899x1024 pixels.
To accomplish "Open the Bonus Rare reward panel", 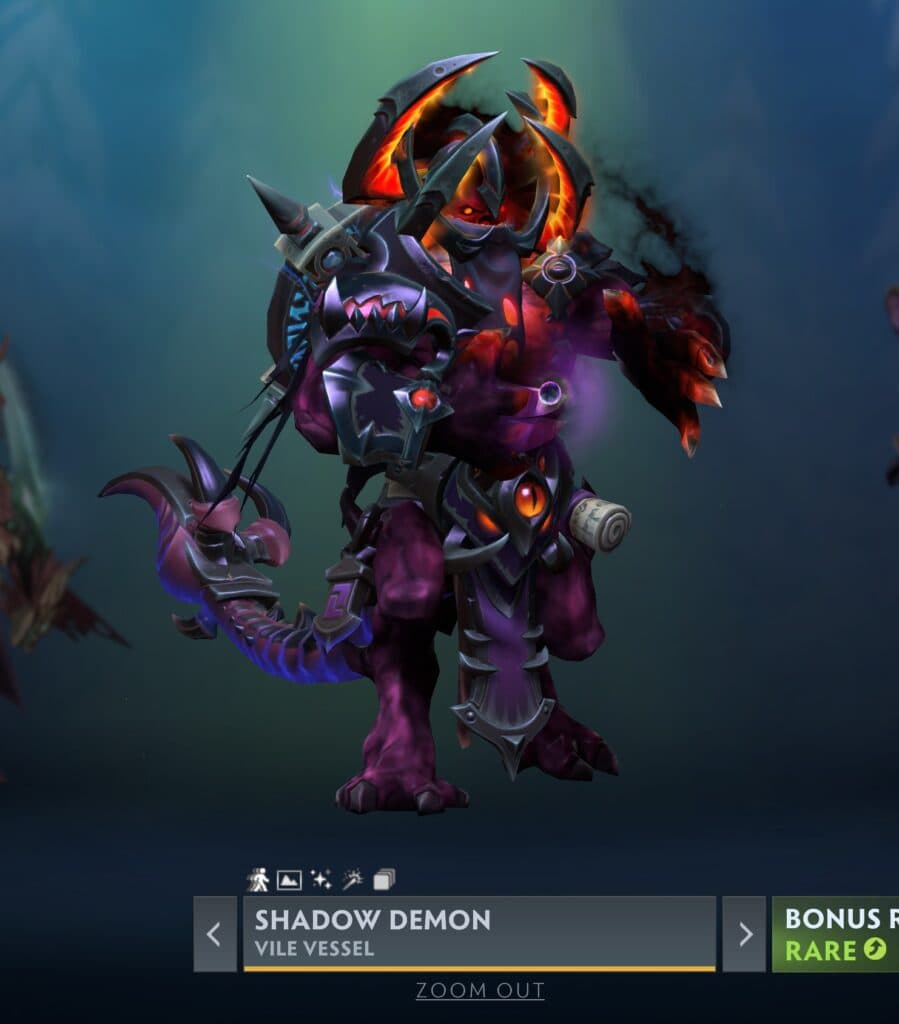I will [x=836, y=934].
